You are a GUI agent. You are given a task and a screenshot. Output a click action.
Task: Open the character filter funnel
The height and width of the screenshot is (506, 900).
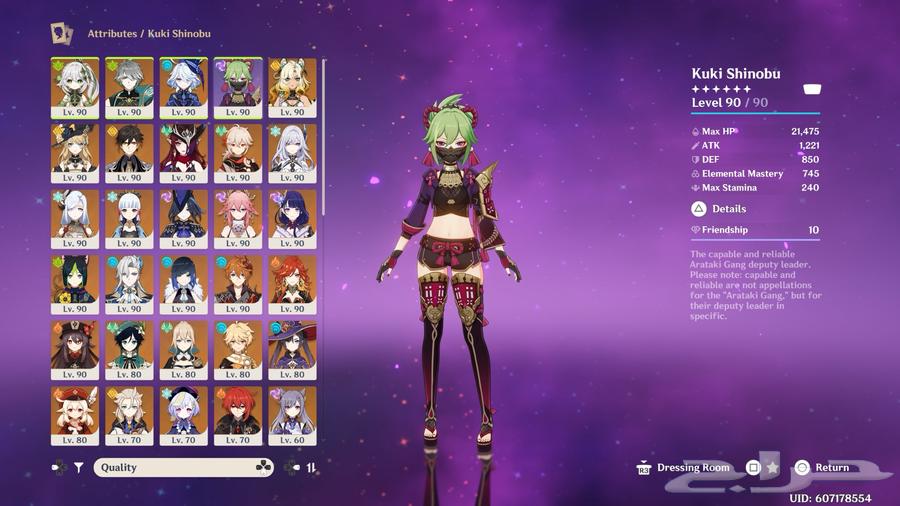pyautogui.click(x=79, y=467)
